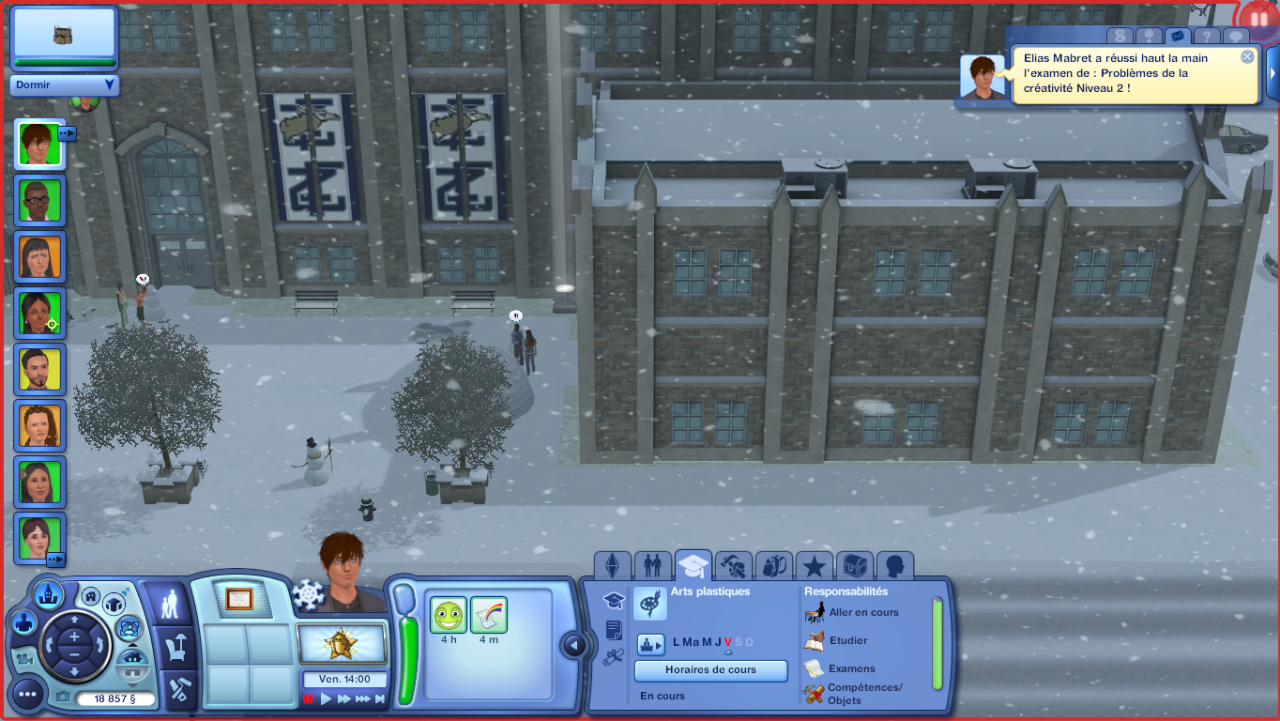Switch to the star opportunities tab
This screenshot has height=721, width=1280.
point(814,567)
